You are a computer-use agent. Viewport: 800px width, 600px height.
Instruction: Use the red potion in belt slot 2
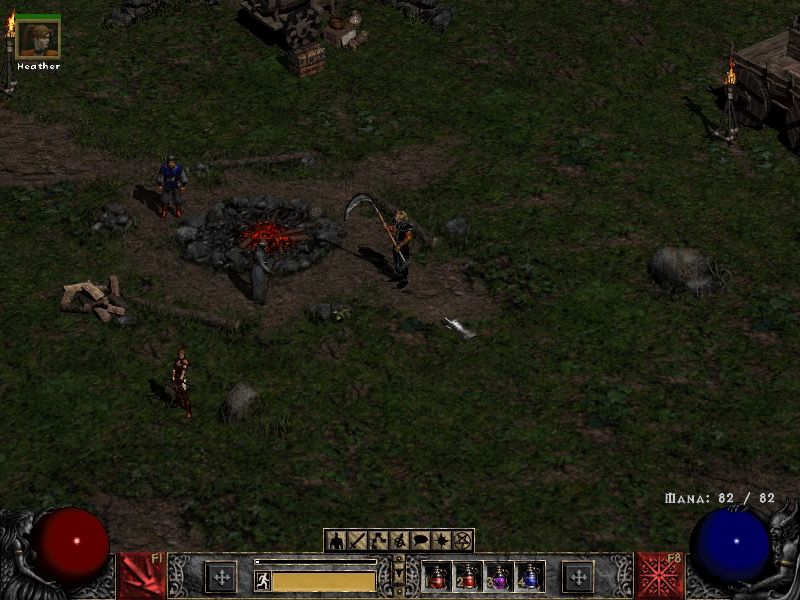tap(468, 577)
